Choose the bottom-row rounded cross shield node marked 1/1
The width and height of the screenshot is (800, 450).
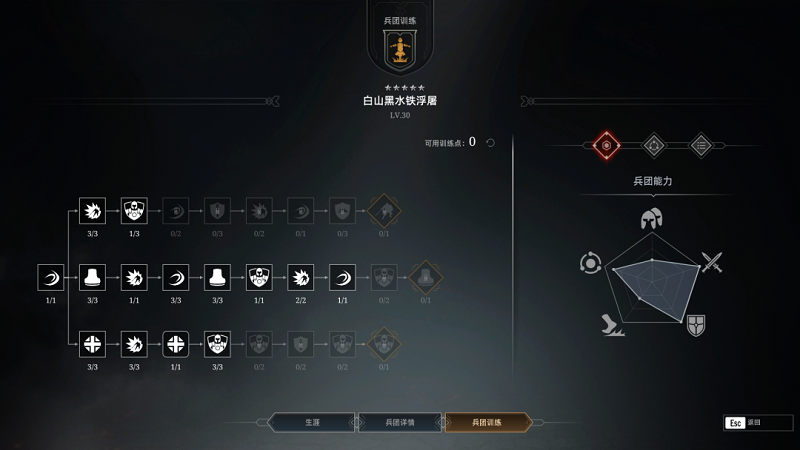(176, 342)
